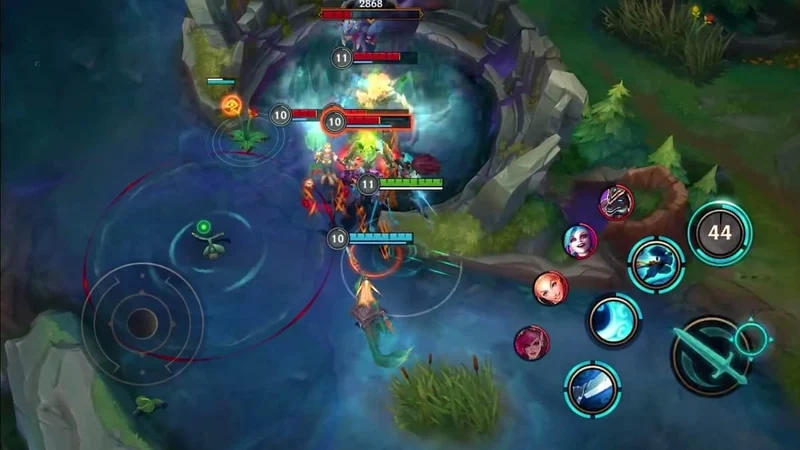Target the blue-haired Jinx portrait
Screen dimensions: 800x450
pos(579,241)
